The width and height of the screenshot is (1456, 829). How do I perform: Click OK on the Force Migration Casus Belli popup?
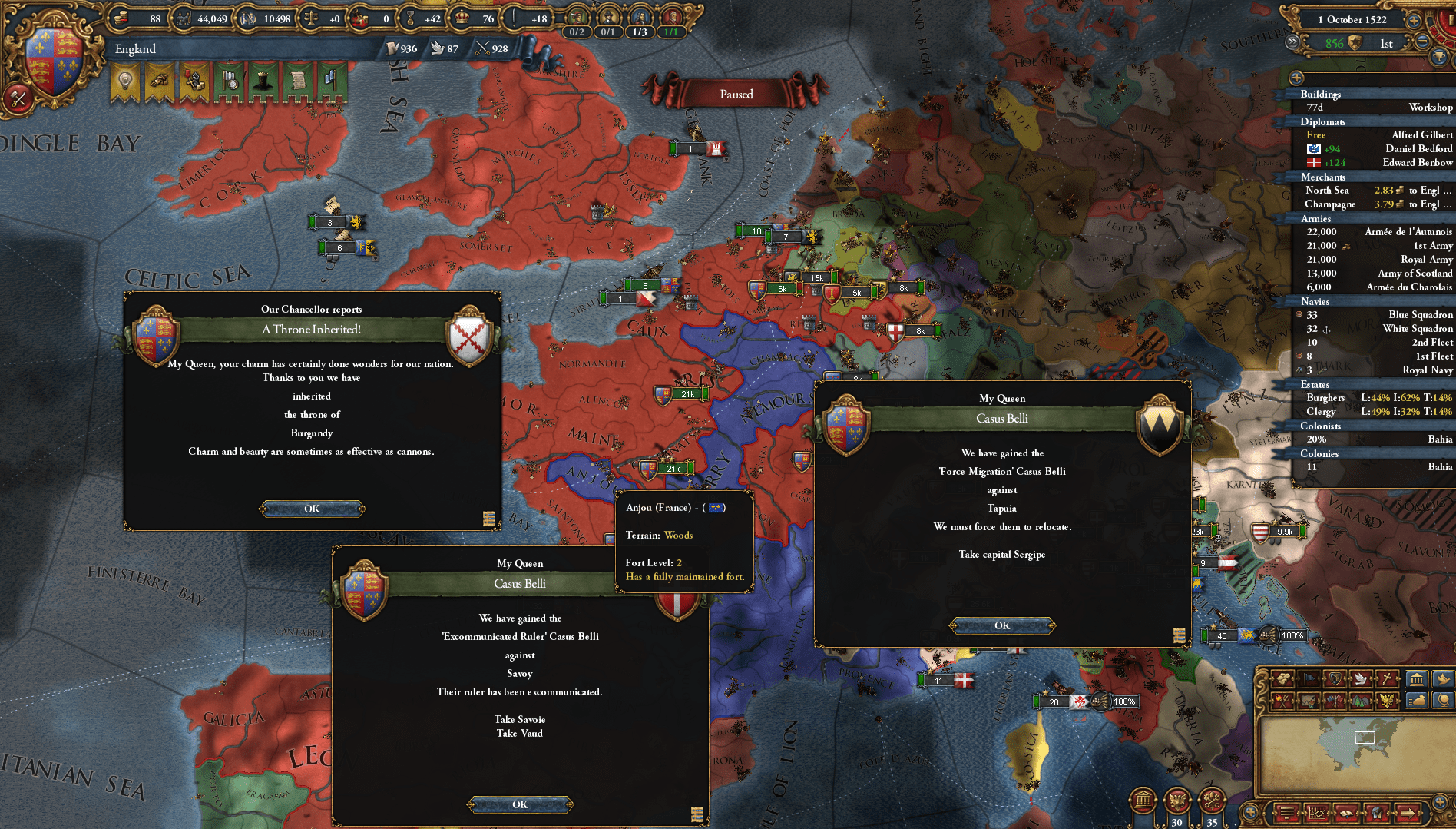[1001, 625]
